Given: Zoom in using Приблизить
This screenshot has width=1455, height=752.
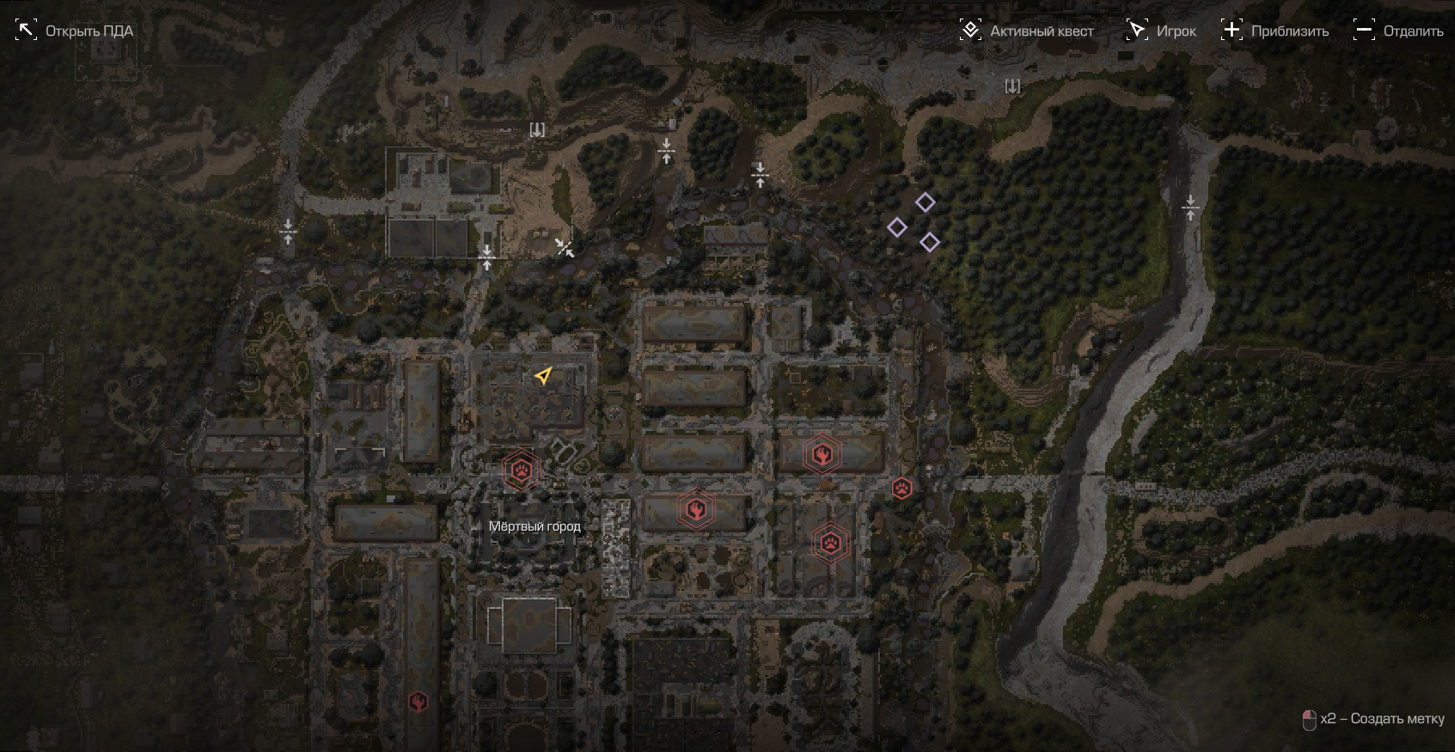Looking at the screenshot, I should point(1275,31).
